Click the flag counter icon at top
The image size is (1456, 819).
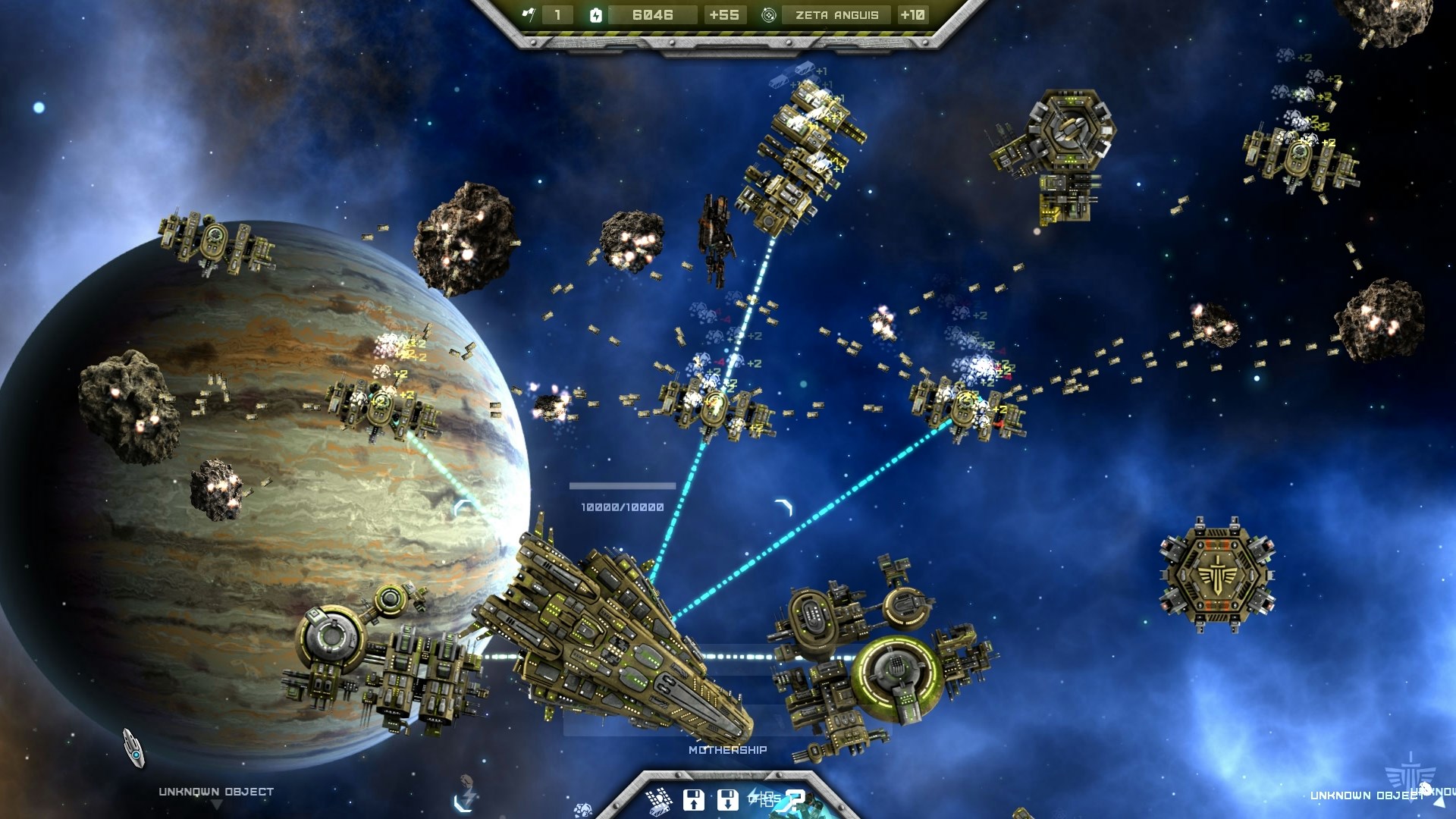(x=529, y=14)
